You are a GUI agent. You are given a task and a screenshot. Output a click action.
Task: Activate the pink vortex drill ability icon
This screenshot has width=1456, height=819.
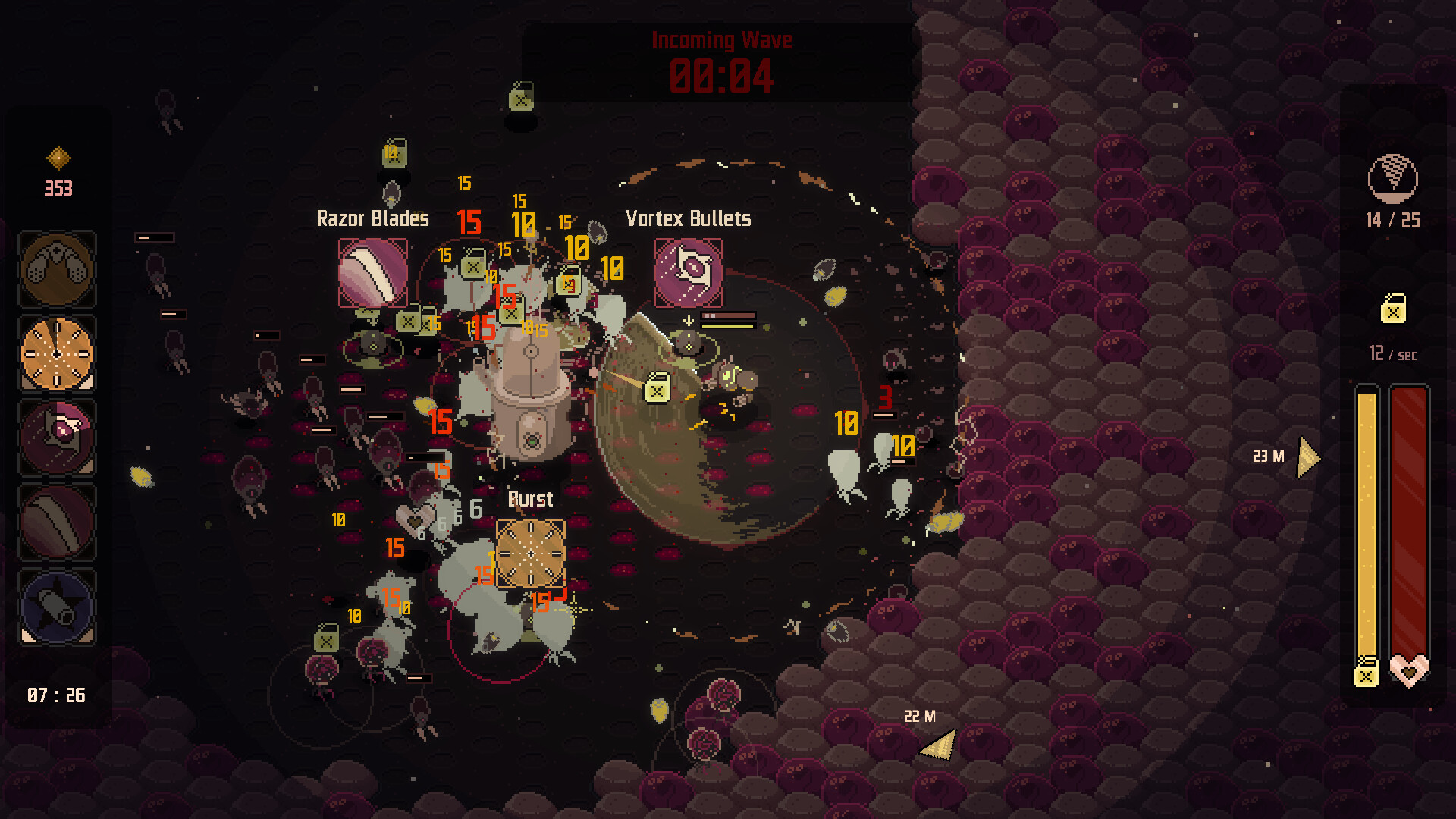(57, 438)
